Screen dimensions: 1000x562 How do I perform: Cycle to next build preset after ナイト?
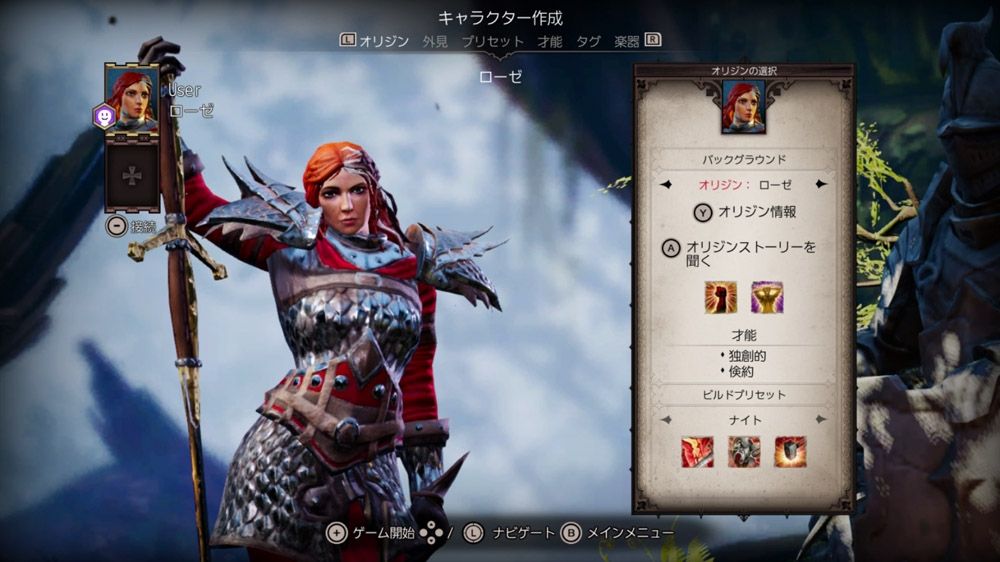click(821, 419)
